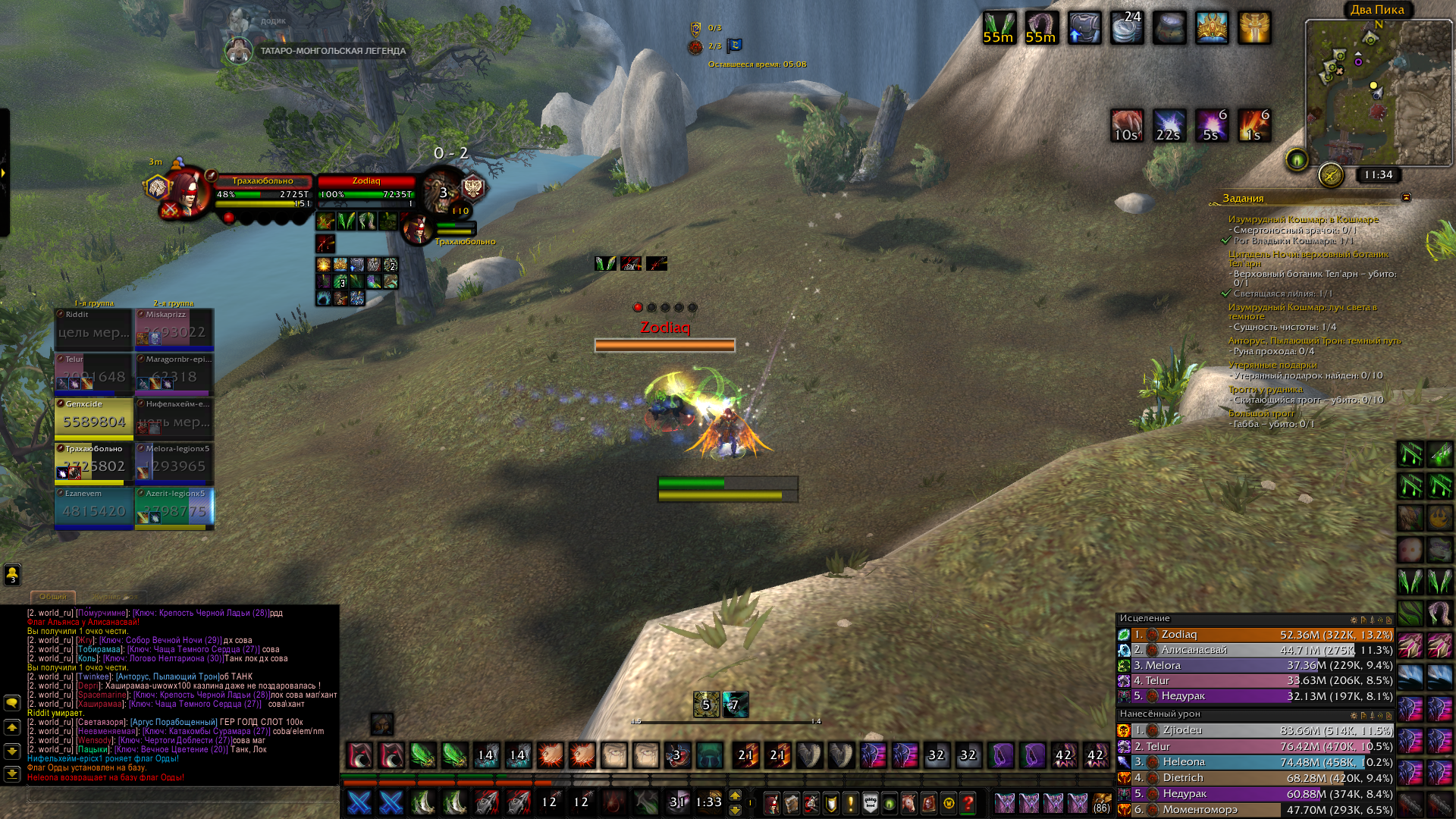Image resolution: width=1456 pixels, height=819 pixels.
Task: Open the yellow exclamation quest log button
Action: click(x=850, y=803)
